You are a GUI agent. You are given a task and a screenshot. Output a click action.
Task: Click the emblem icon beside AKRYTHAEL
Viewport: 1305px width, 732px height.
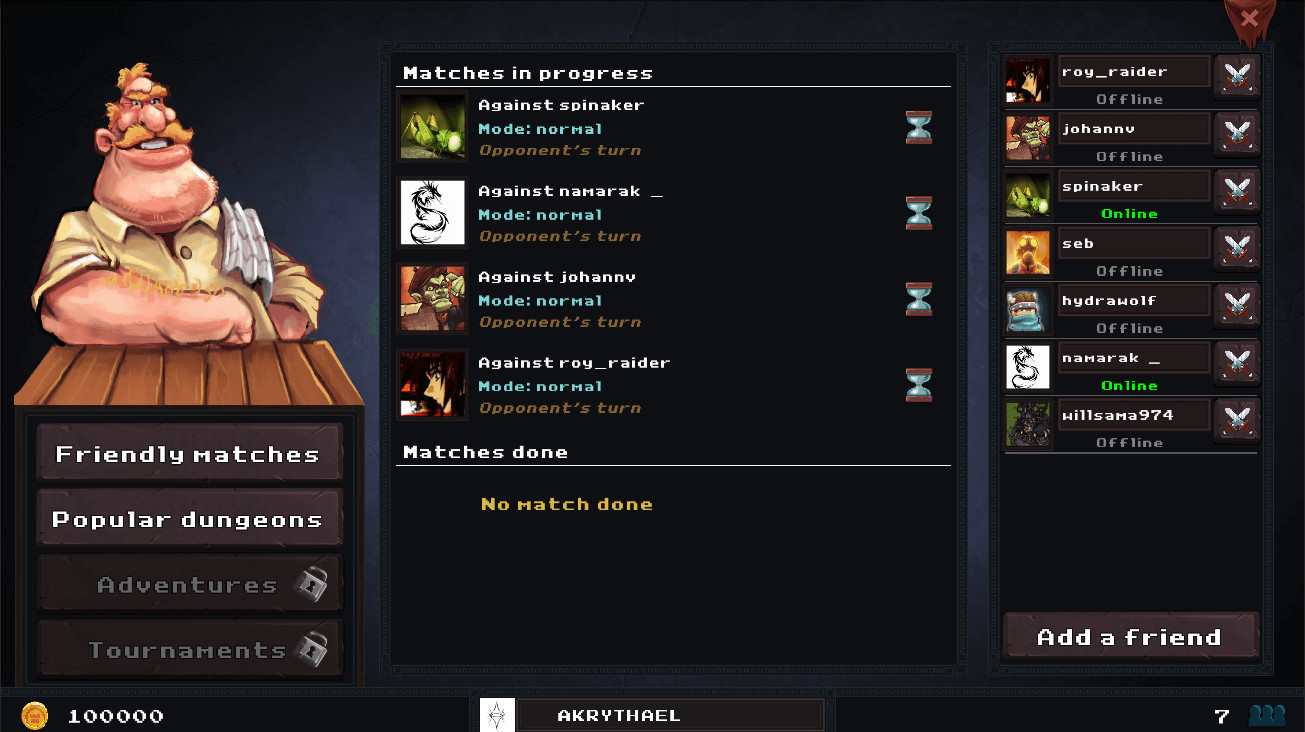497,715
